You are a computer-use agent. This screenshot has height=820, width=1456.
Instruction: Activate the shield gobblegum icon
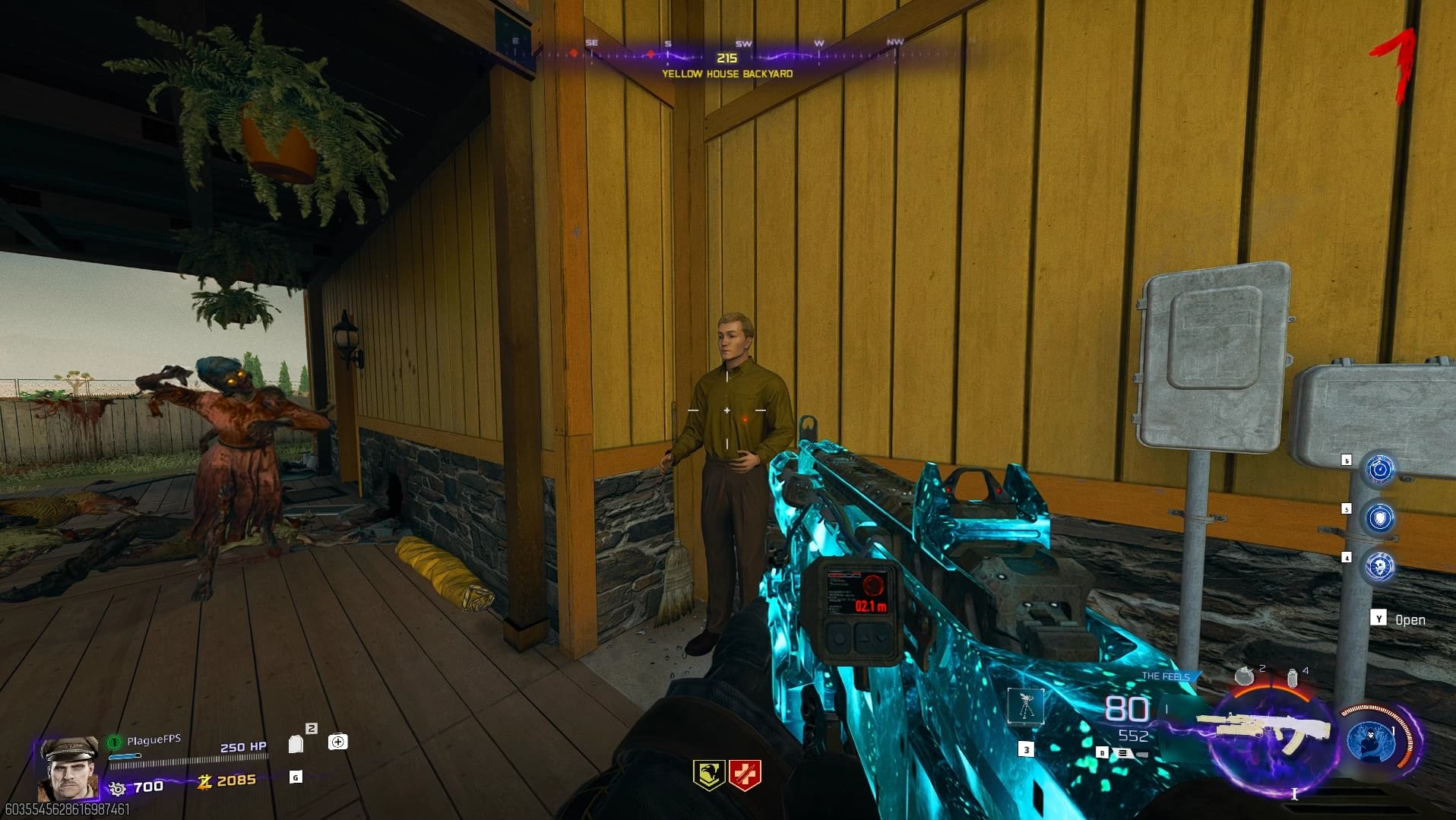(1380, 518)
